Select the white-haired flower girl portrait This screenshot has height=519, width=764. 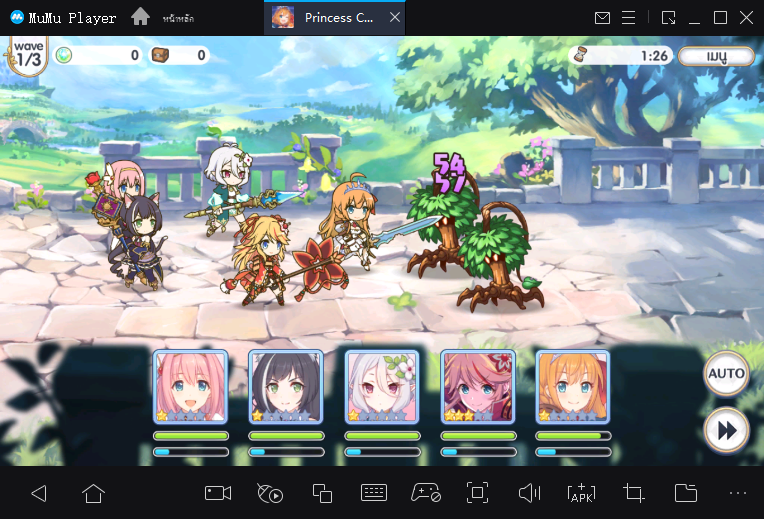(382, 387)
